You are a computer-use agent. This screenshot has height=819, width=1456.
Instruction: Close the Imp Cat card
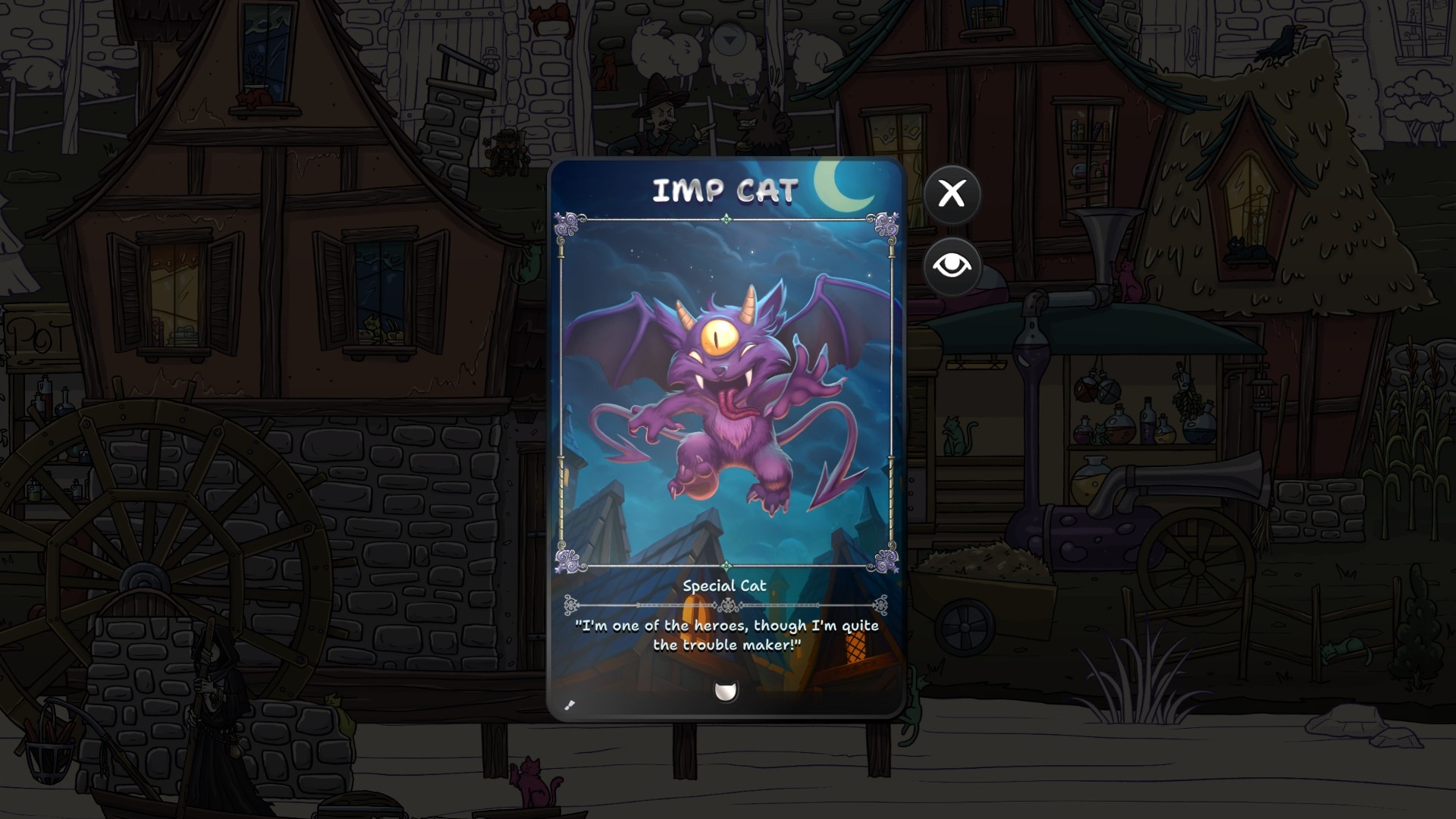pyautogui.click(x=952, y=194)
